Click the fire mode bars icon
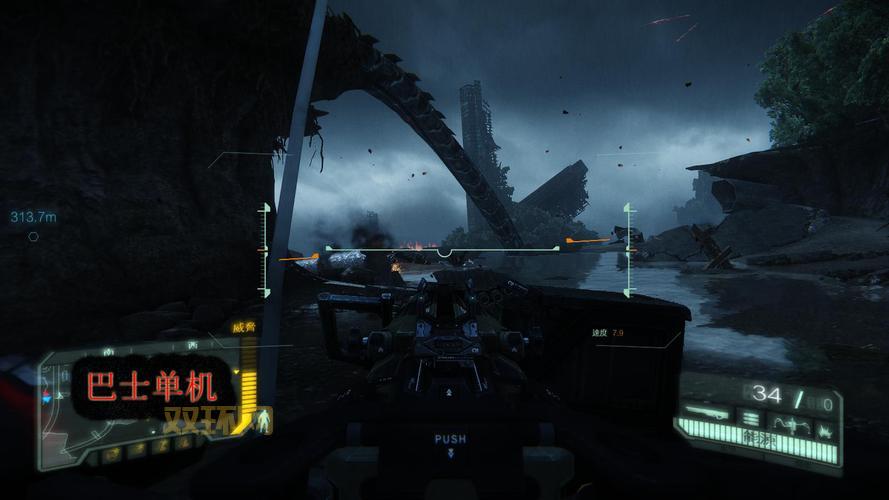This screenshot has height=500, width=889. point(751,417)
